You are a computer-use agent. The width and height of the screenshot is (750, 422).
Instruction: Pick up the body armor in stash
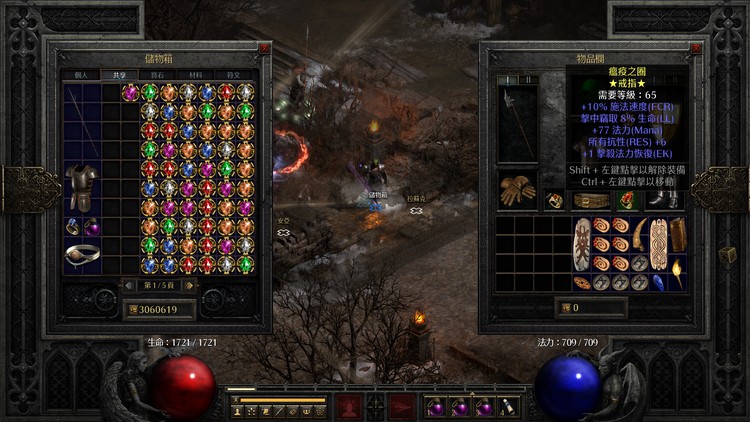(80, 188)
